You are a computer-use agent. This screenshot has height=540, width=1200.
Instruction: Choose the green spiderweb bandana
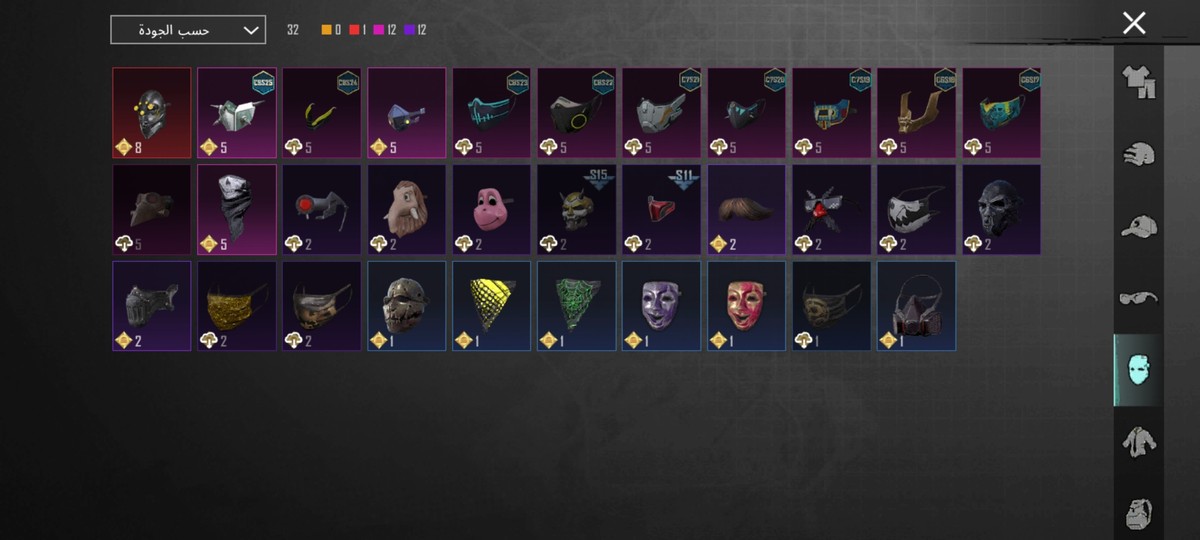coord(576,305)
